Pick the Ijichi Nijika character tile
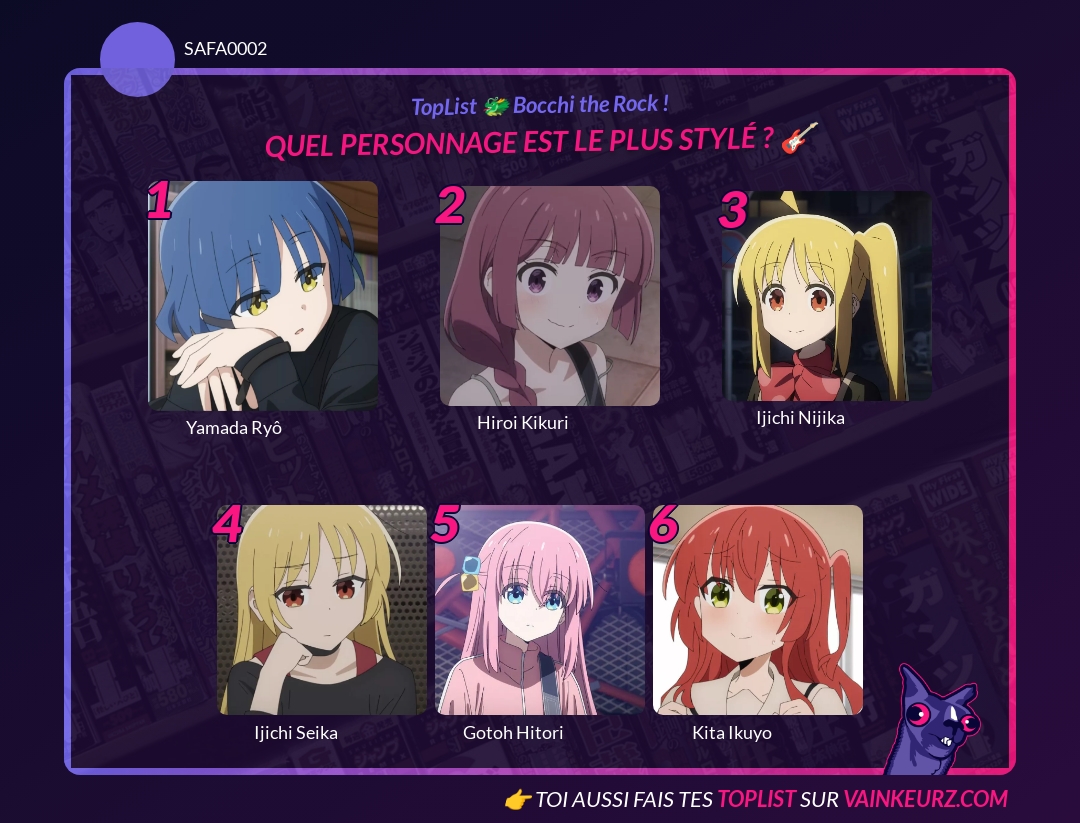The width and height of the screenshot is (1080, 823). 827,296
